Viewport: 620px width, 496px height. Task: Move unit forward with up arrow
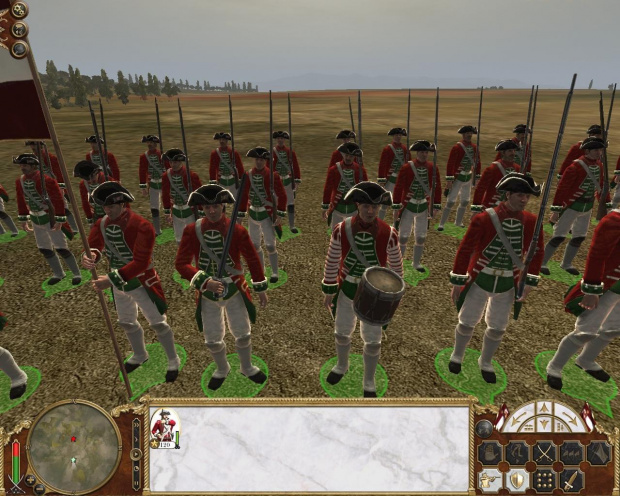pos(545,407)
